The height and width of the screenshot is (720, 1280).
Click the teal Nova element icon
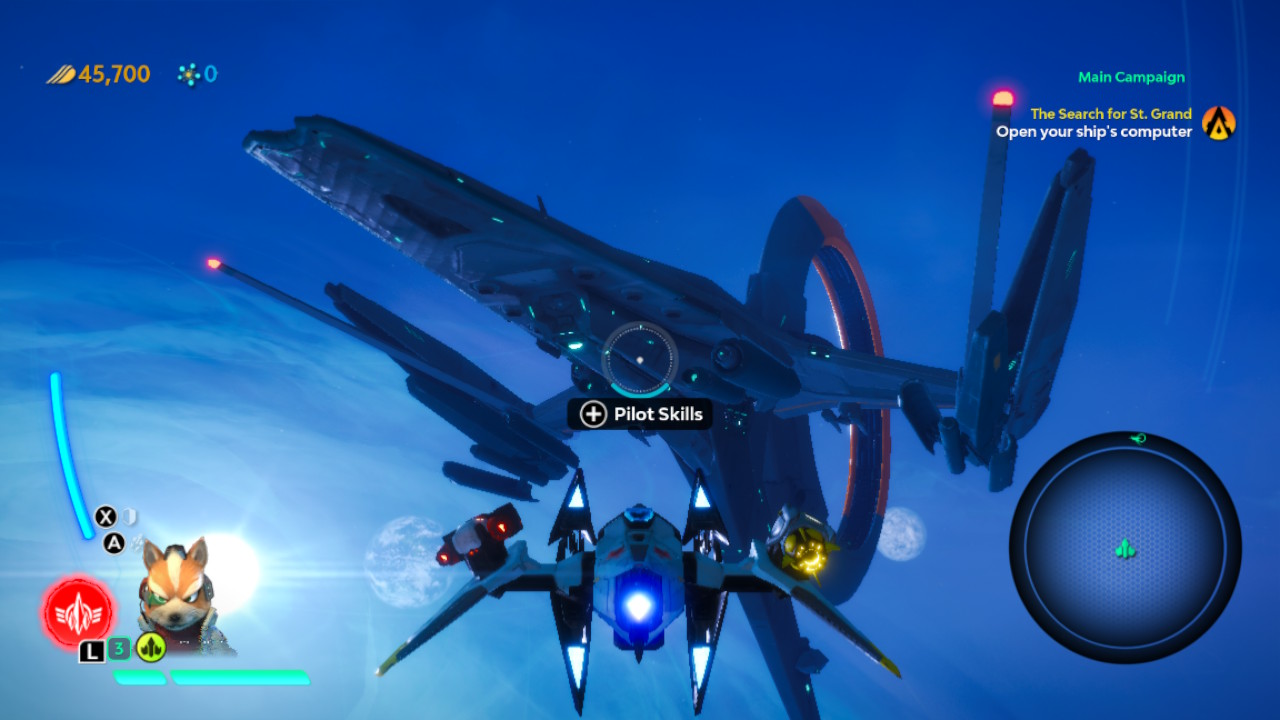click(188, 73)
